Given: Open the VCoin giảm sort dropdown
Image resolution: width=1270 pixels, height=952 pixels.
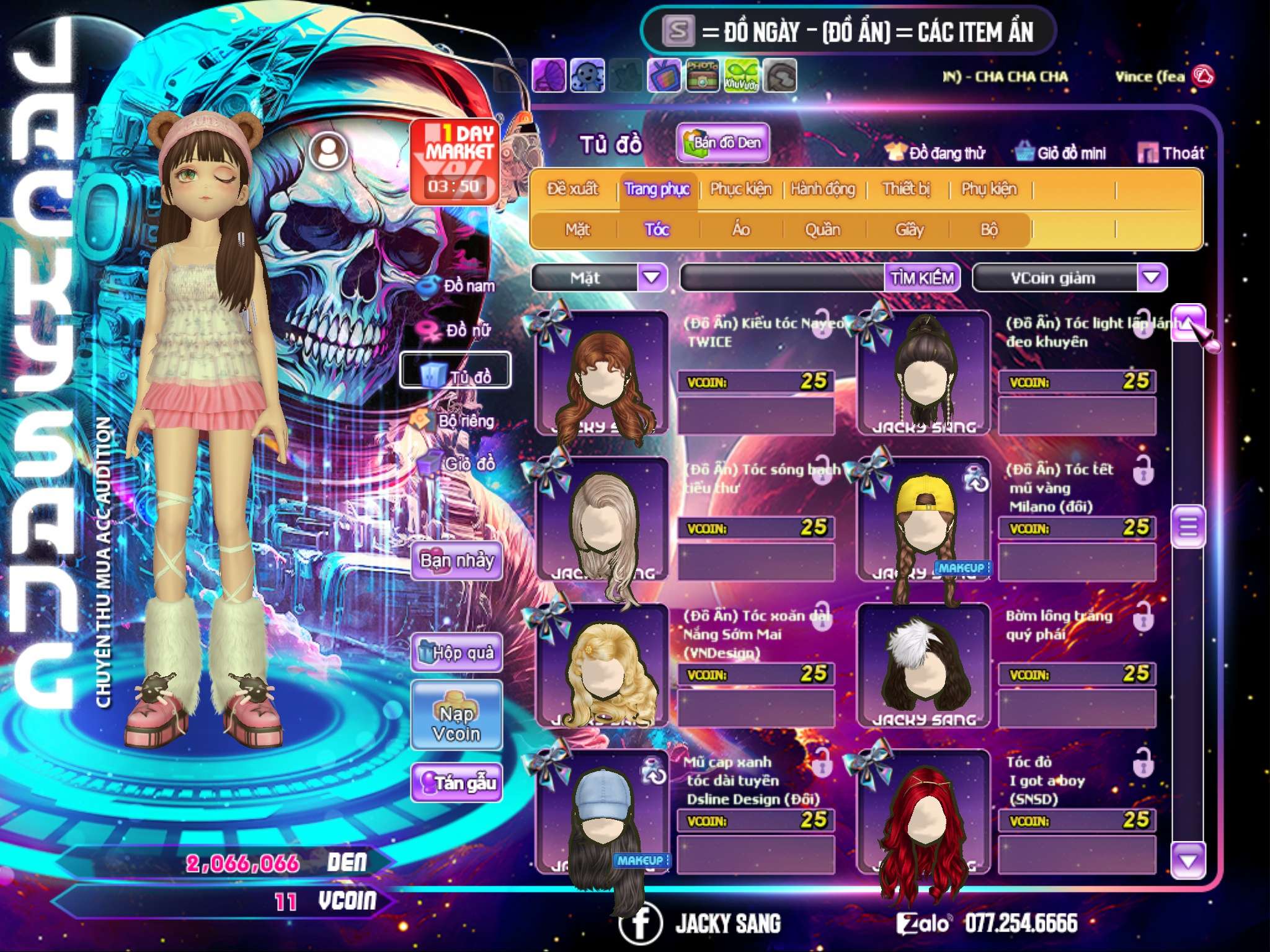Looking at the screenshot, I should coord(1151,278).
